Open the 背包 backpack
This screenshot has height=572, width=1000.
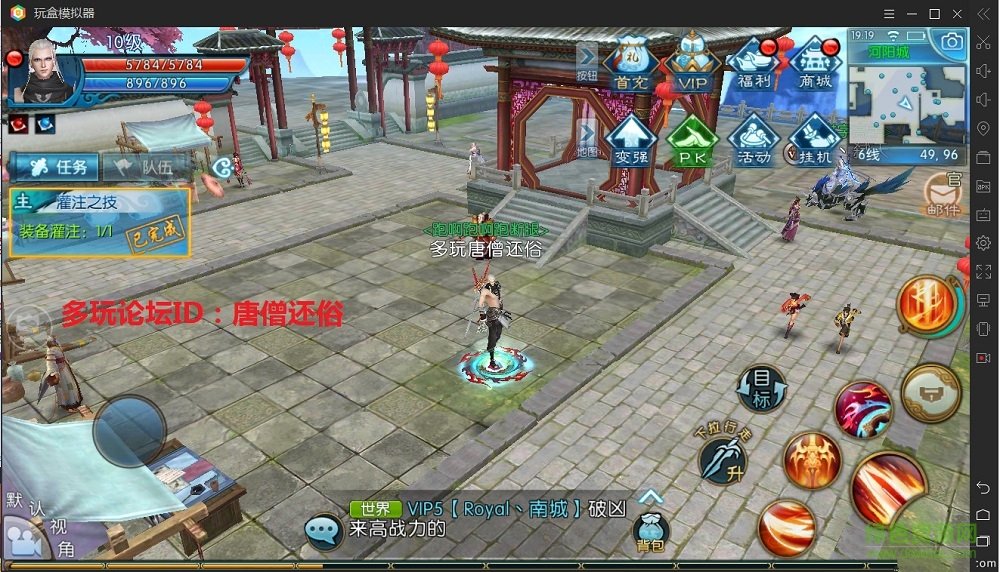pos(650,532)
